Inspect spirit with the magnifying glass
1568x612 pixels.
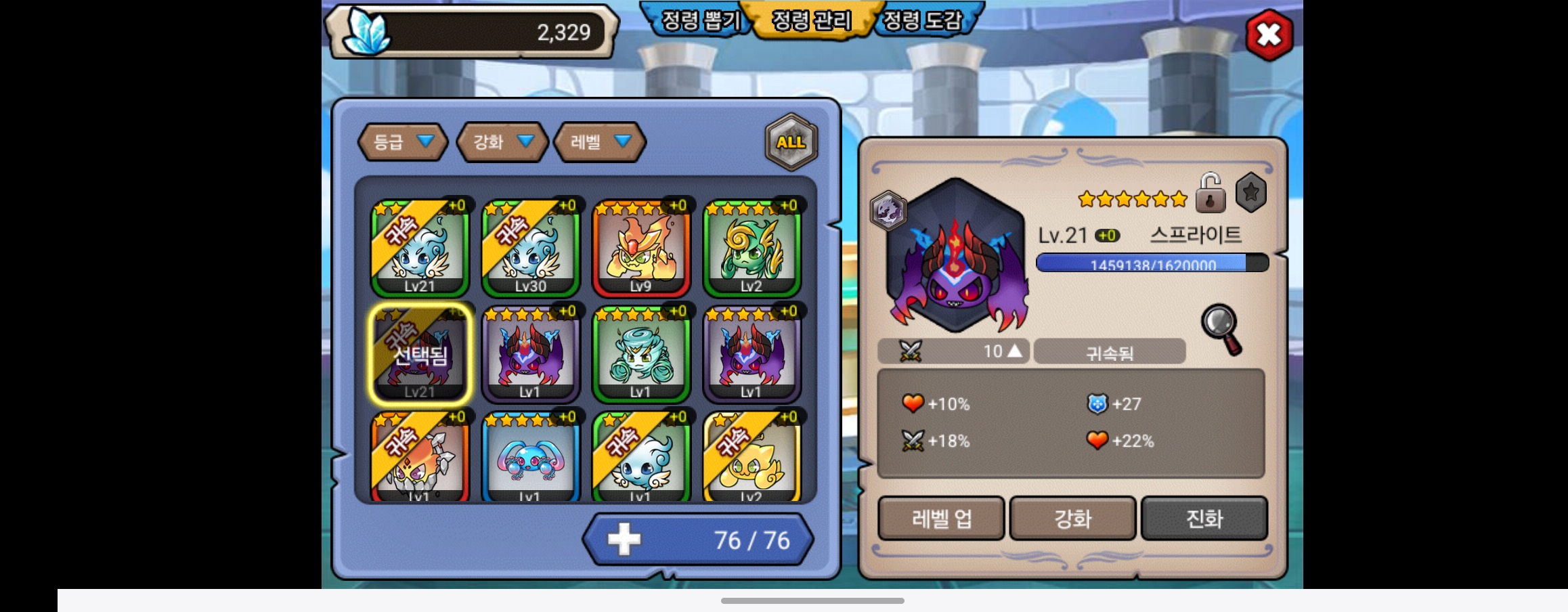coord(1222,330)
